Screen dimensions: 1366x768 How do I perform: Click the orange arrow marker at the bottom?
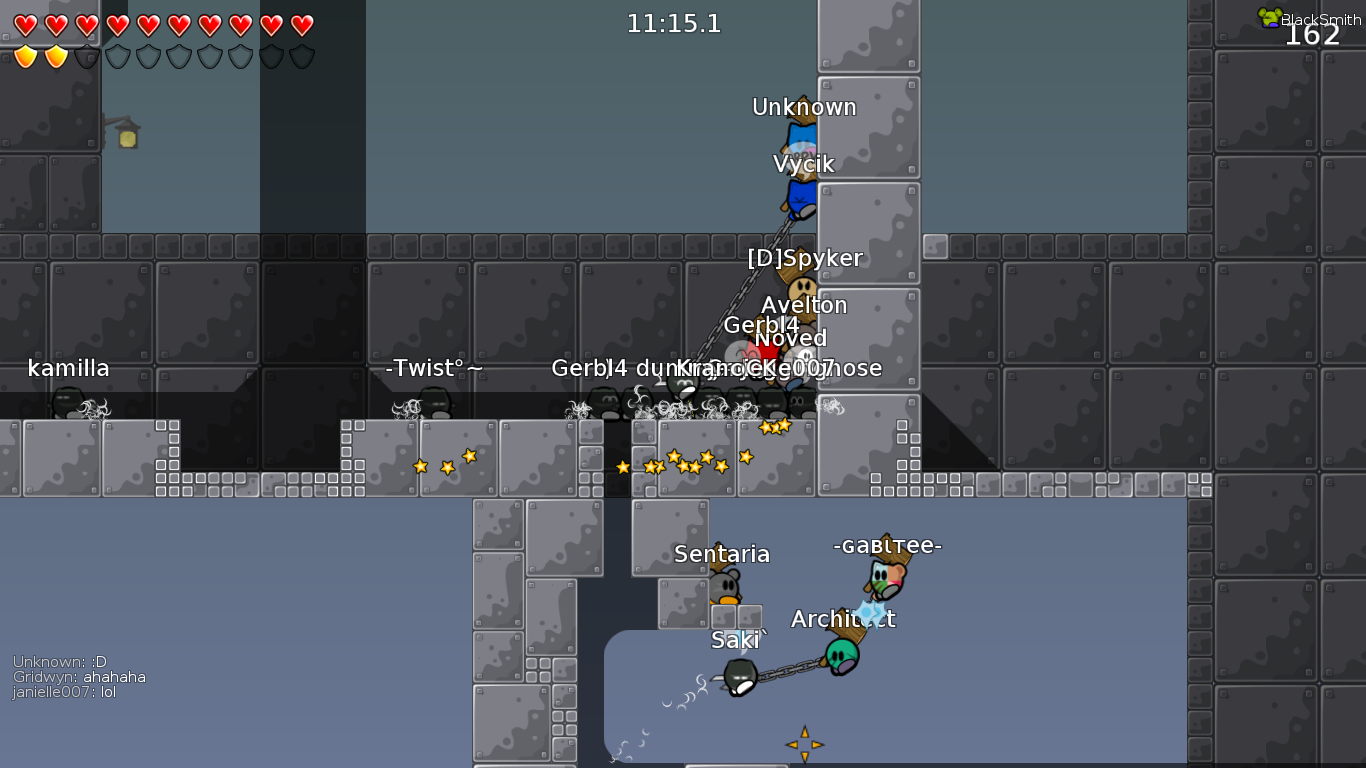pos(803,743)
